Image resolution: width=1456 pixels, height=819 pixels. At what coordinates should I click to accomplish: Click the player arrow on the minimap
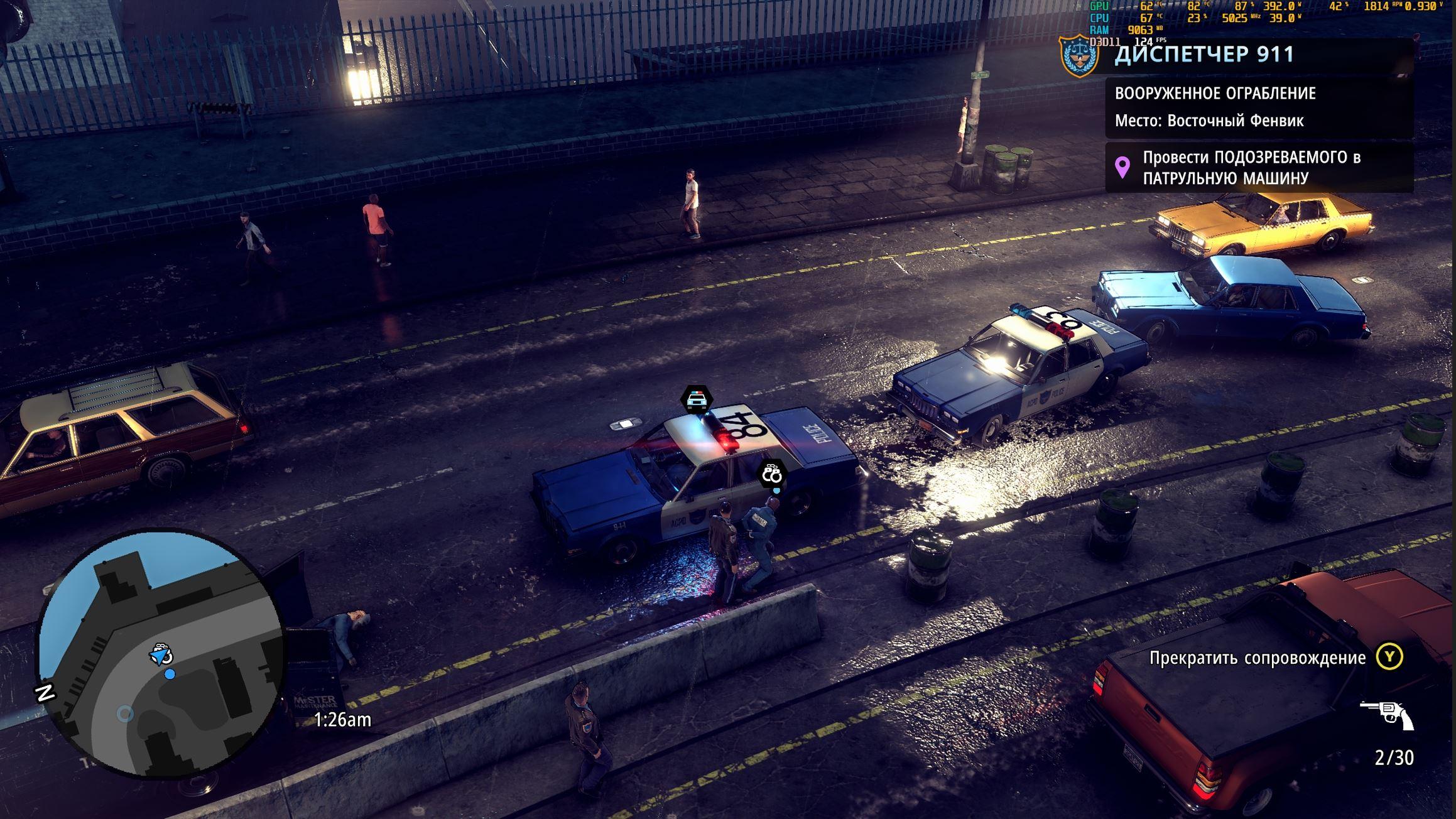161,655
